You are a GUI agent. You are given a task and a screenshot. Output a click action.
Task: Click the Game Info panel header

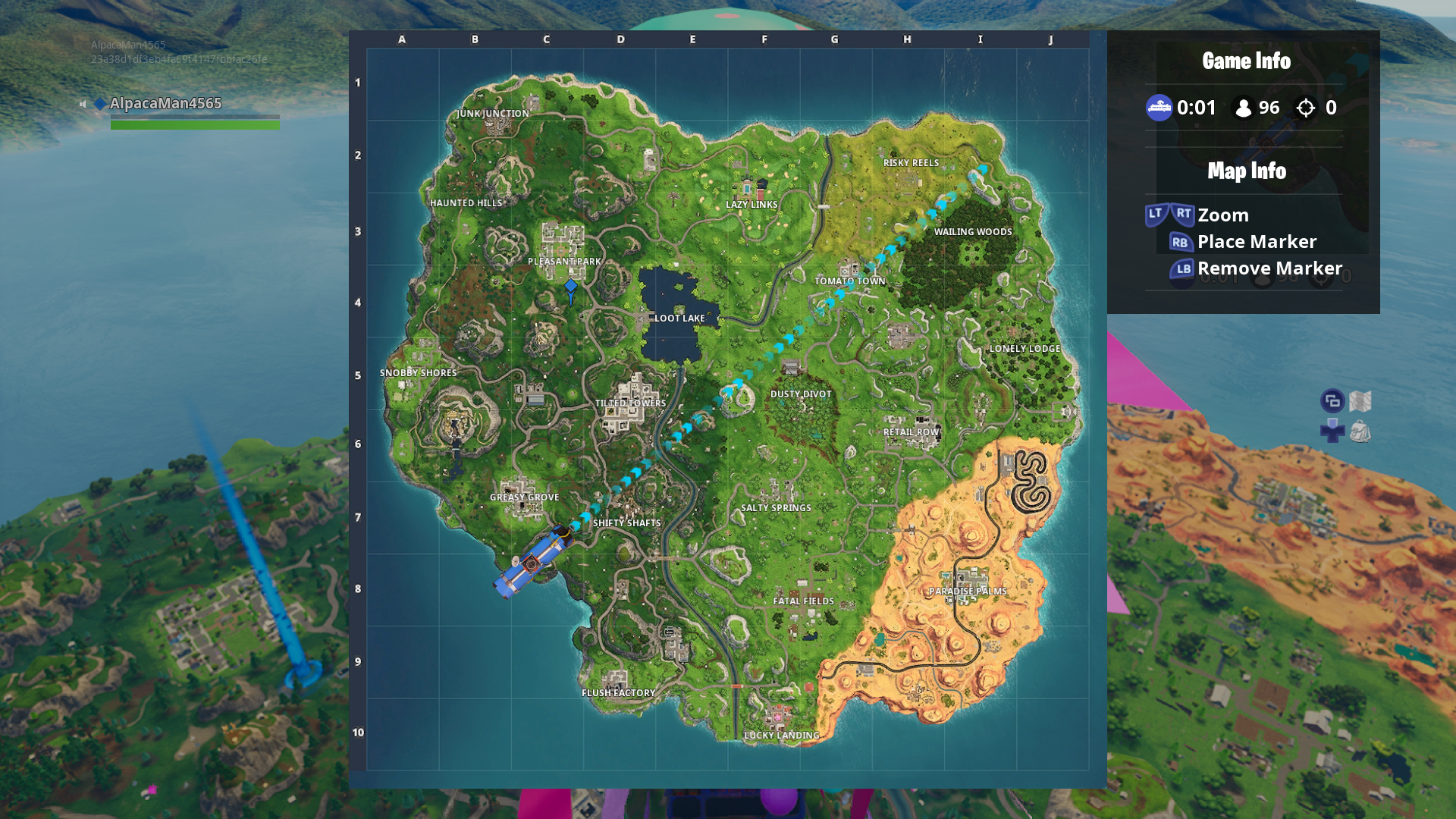[x=1246, y=61]
